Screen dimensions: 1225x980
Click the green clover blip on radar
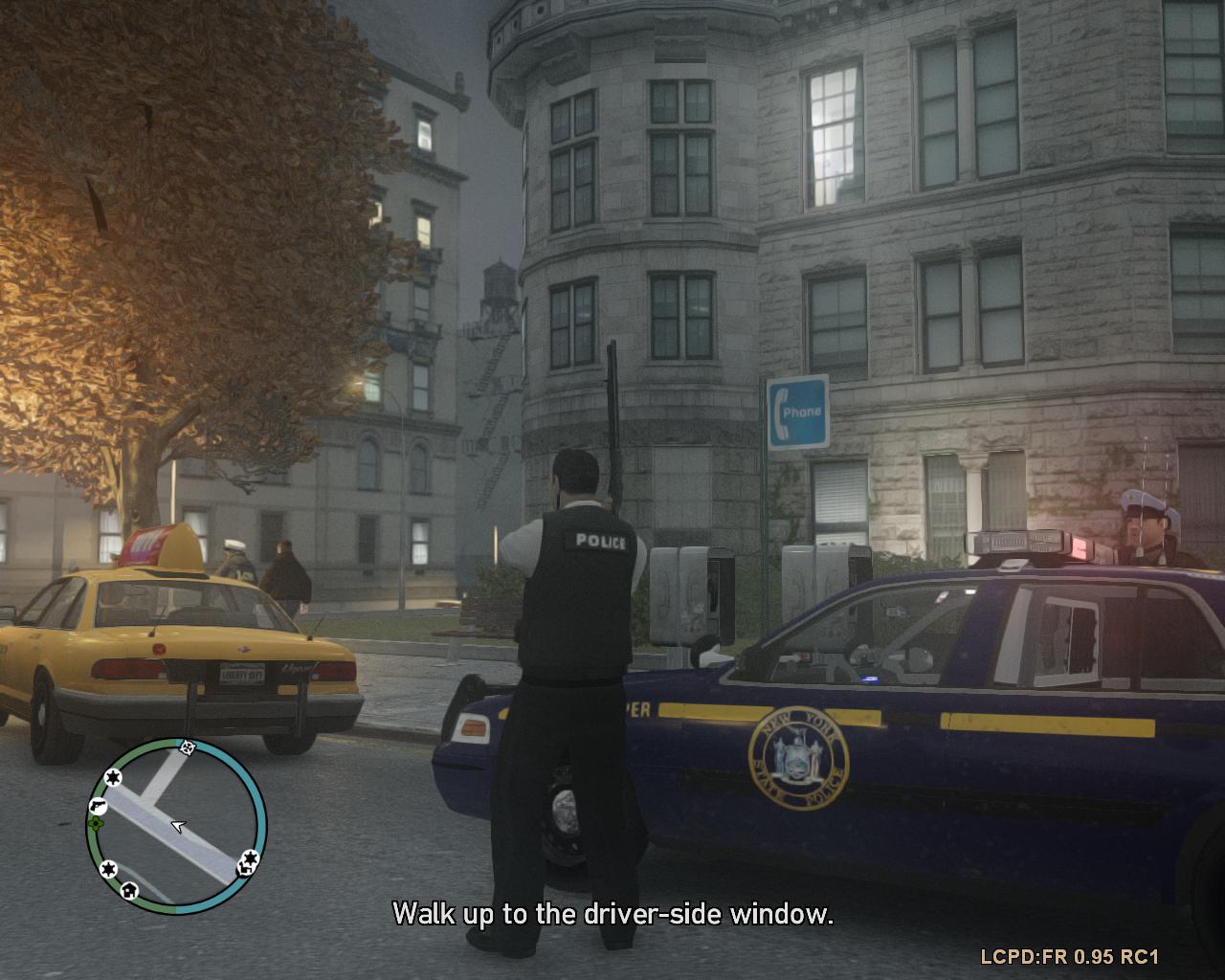click(x=95, y=822)
